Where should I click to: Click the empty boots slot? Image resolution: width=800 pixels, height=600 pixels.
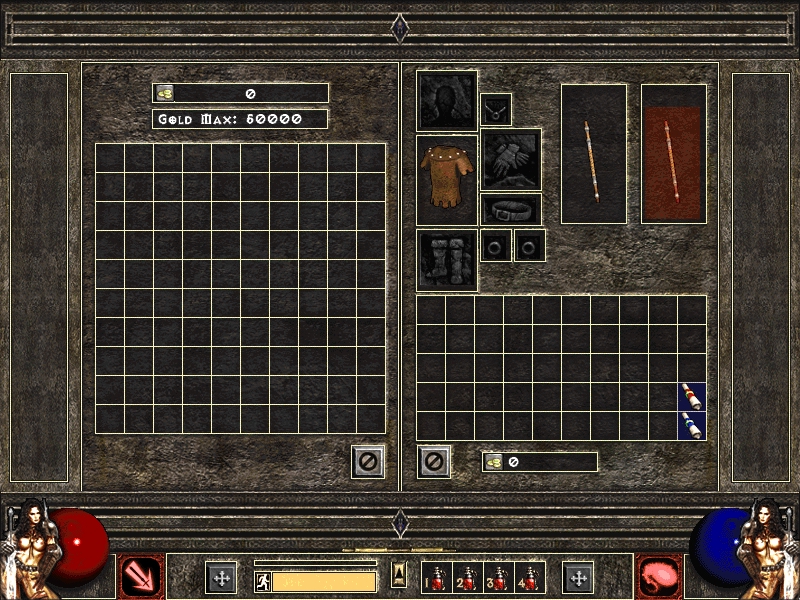click(446, 260)
